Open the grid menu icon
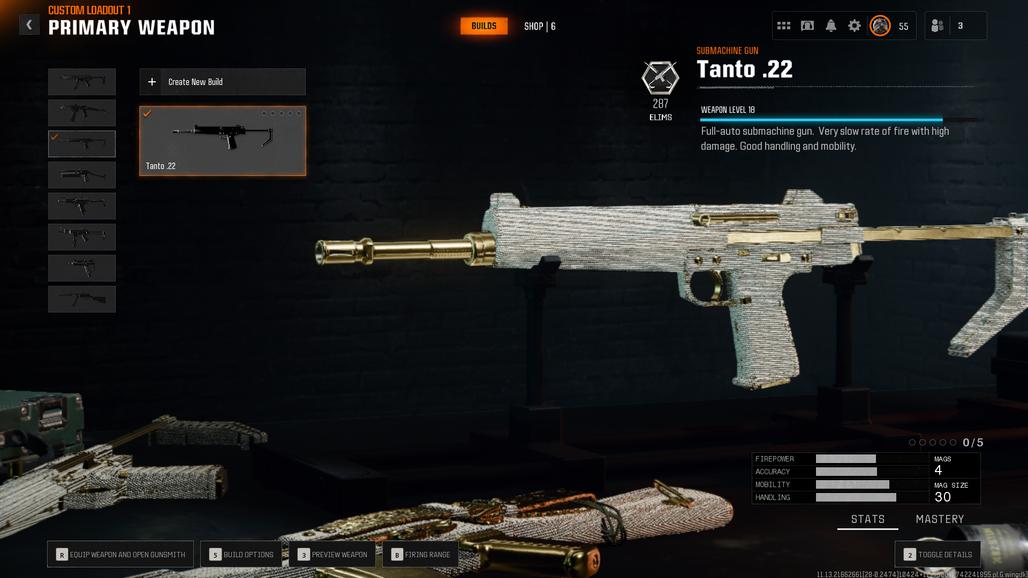This screenshot has width=1028, height=578. pyautogui.click(x=784, y=26)
